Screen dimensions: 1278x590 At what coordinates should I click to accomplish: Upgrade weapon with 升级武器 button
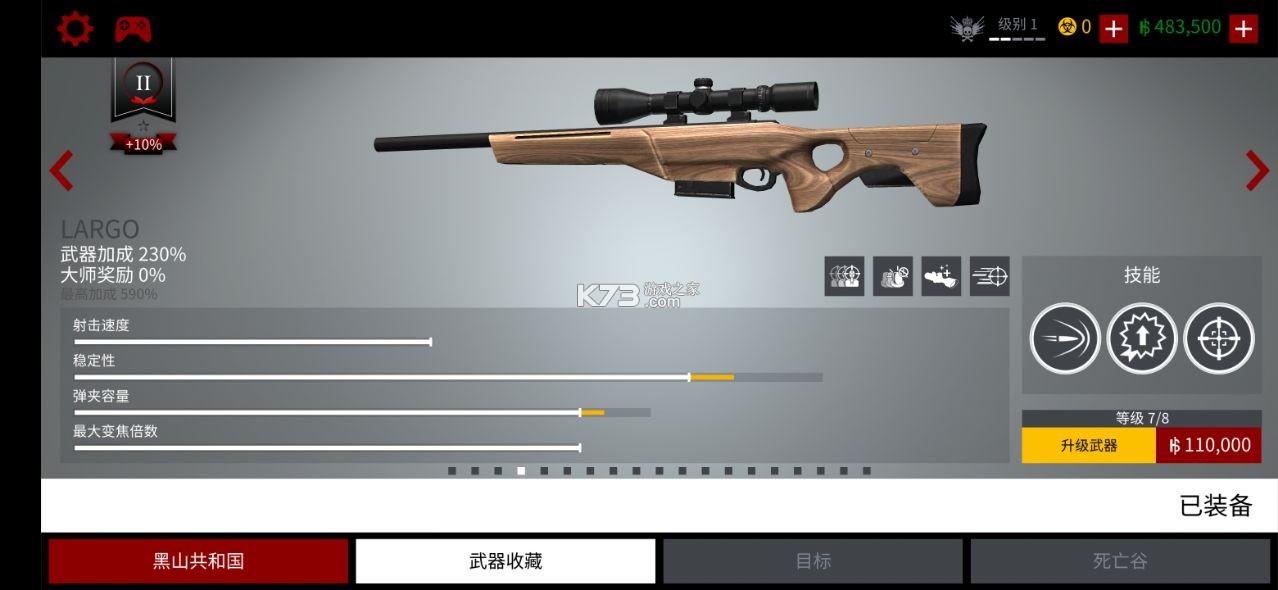coord(1088,445)
